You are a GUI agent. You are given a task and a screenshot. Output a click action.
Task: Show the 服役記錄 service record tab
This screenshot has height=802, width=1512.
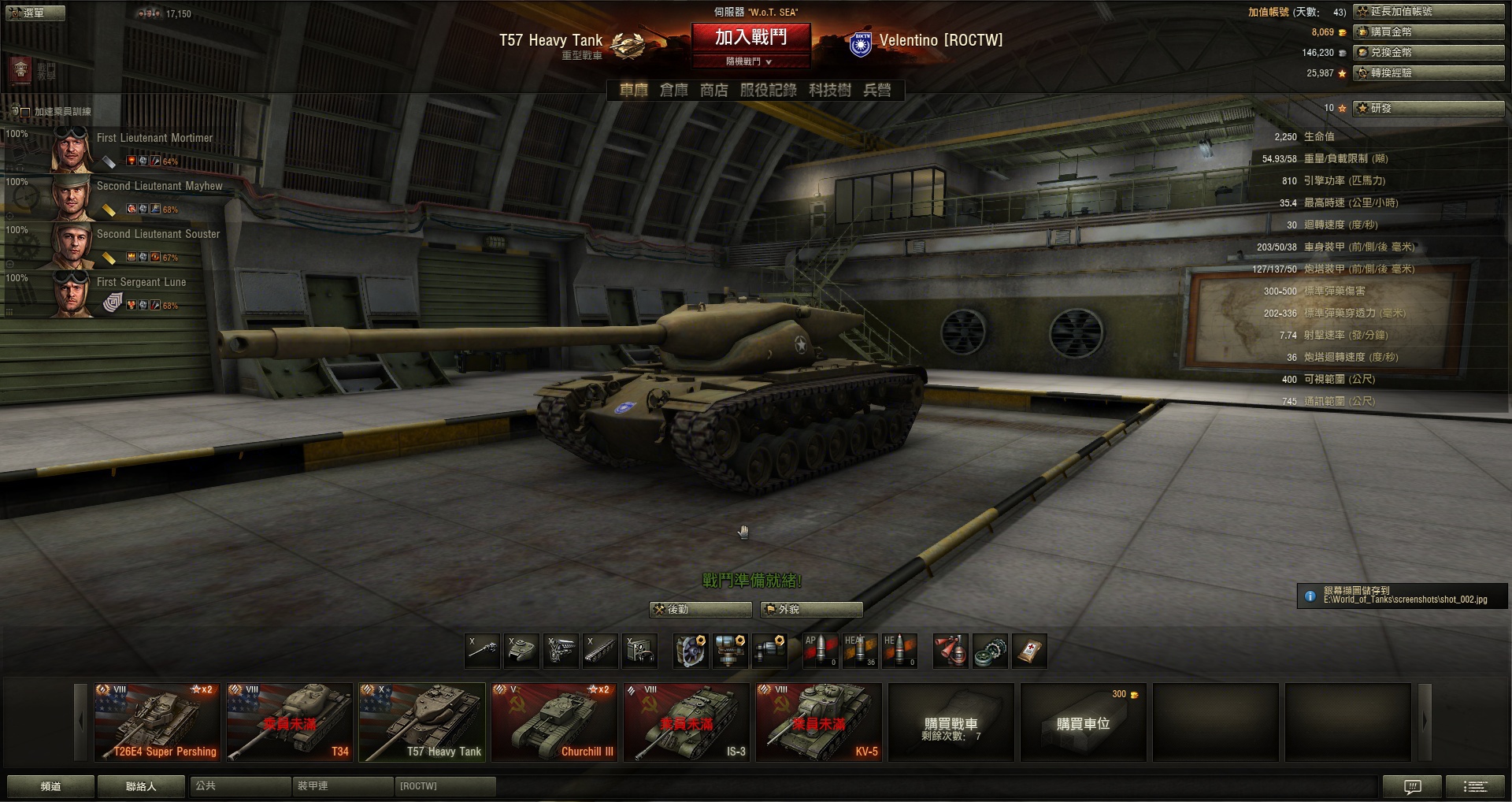point(768,91)
